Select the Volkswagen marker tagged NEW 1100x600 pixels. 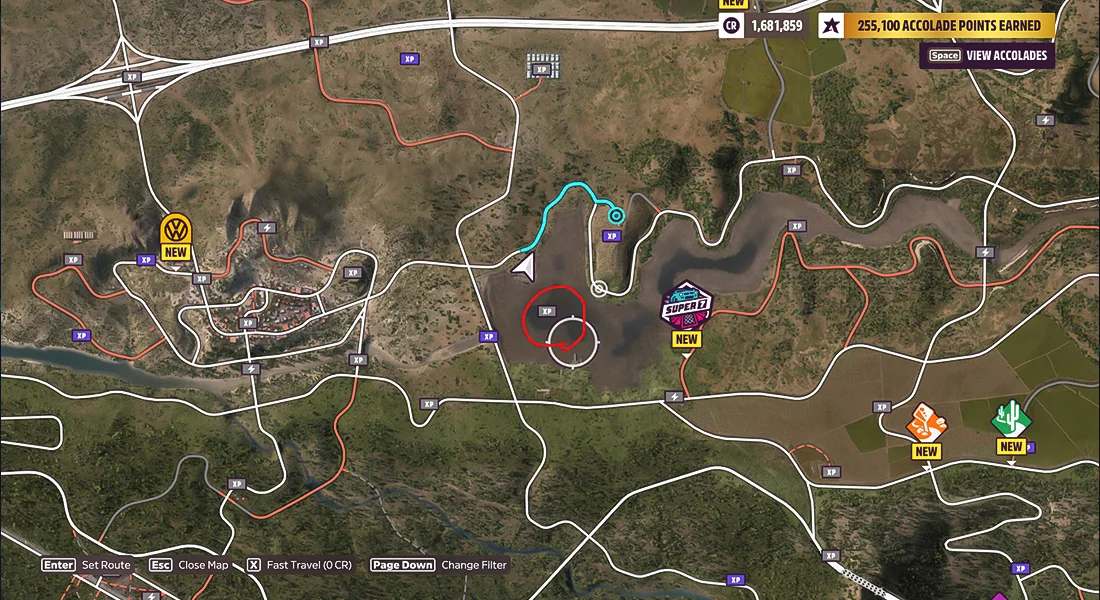click(175, 230)
